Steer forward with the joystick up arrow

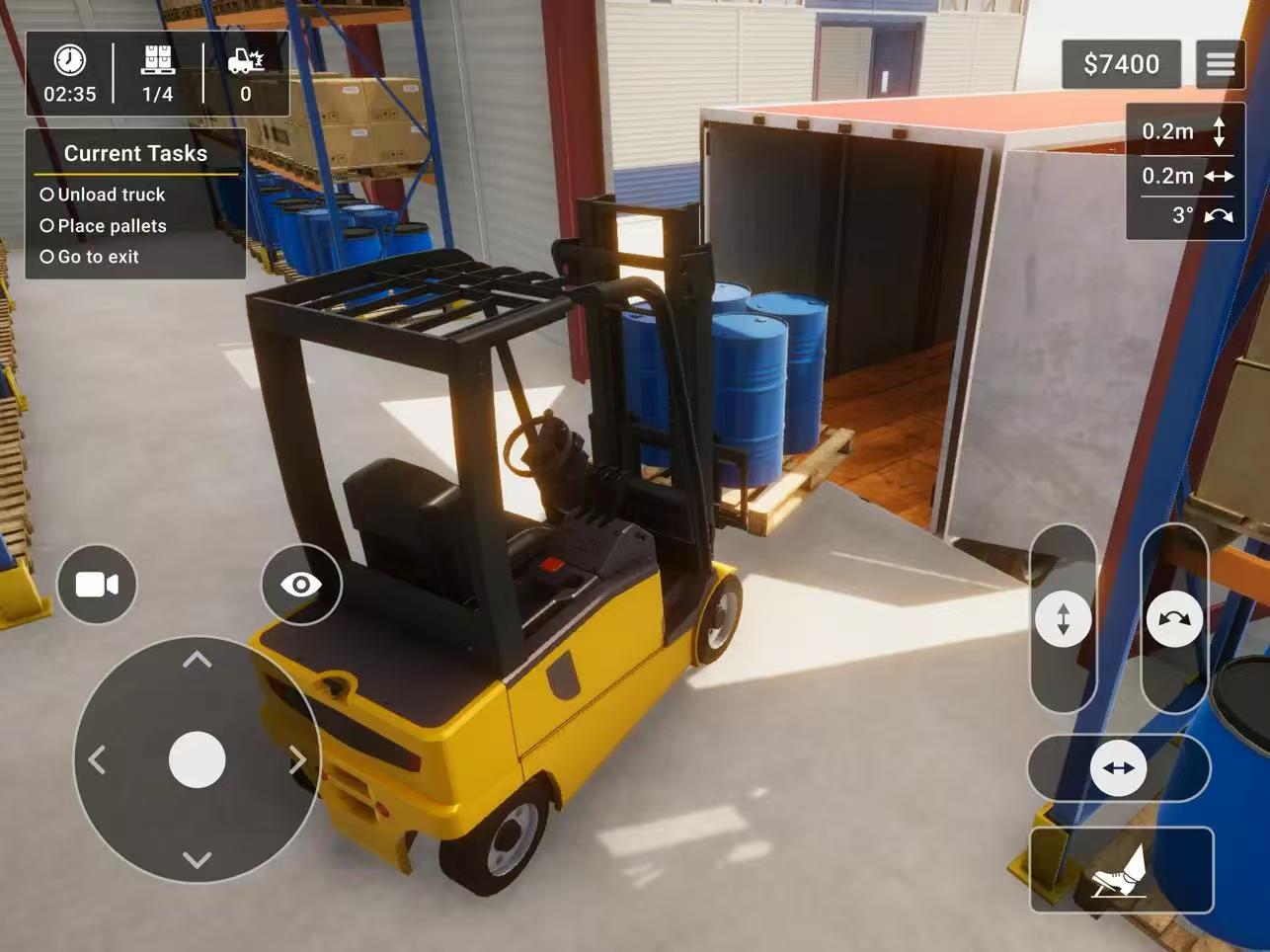(x=198, y=660)
